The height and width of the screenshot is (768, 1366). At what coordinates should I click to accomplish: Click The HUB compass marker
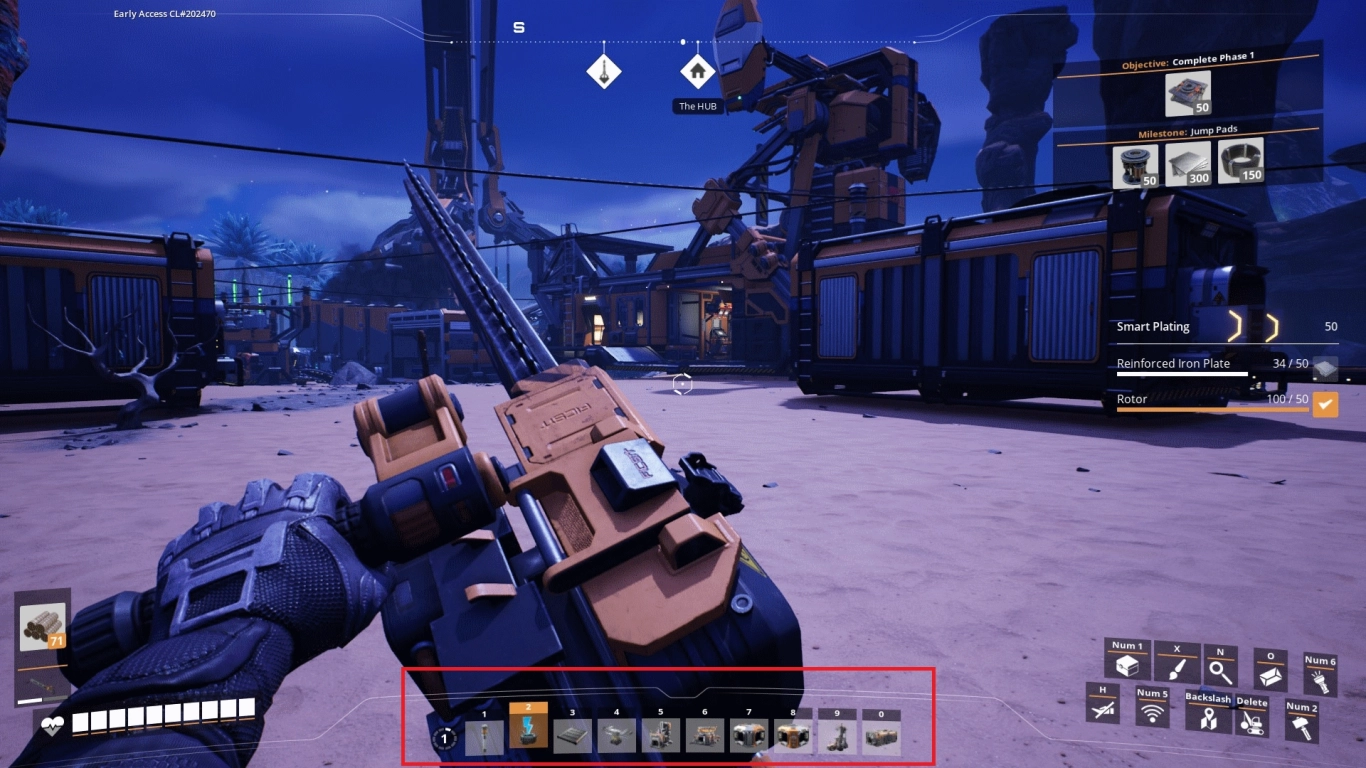point(696,70)
